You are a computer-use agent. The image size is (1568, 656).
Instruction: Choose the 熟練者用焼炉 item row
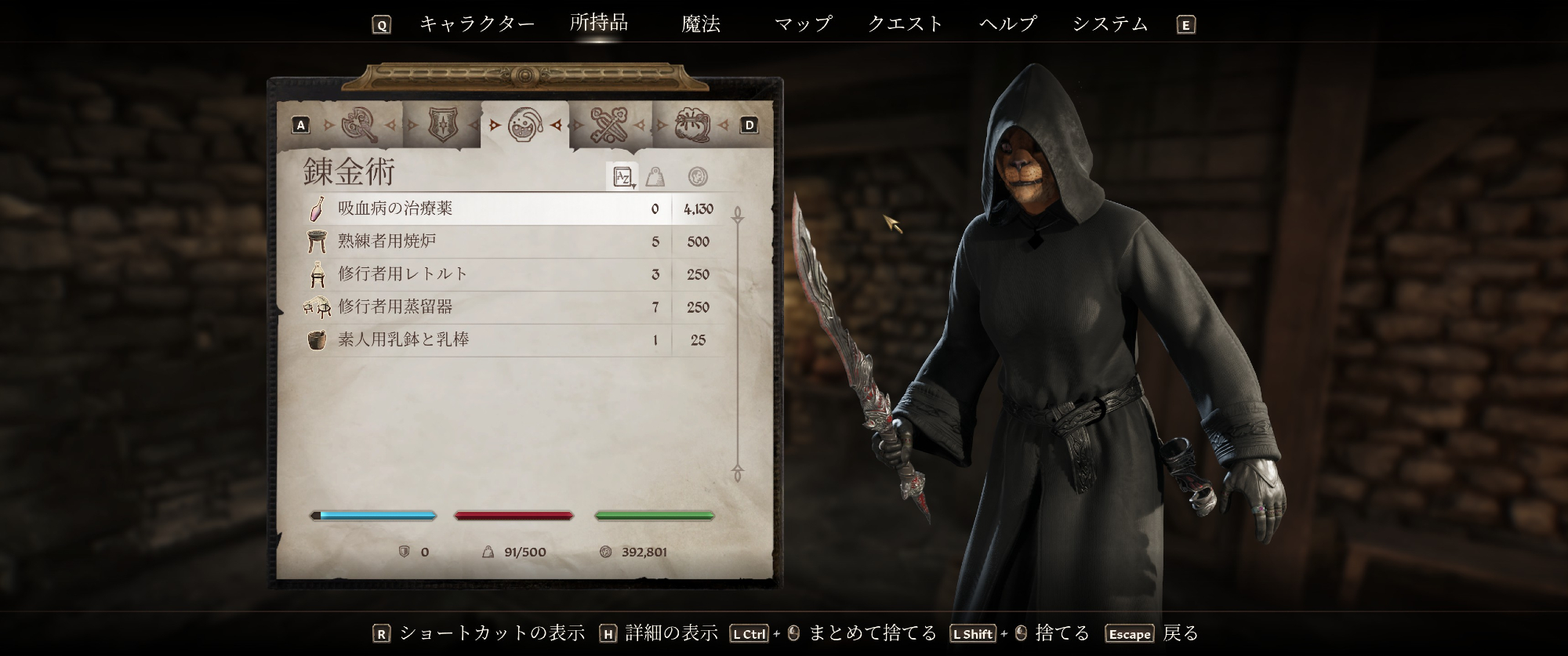(486, 241)
